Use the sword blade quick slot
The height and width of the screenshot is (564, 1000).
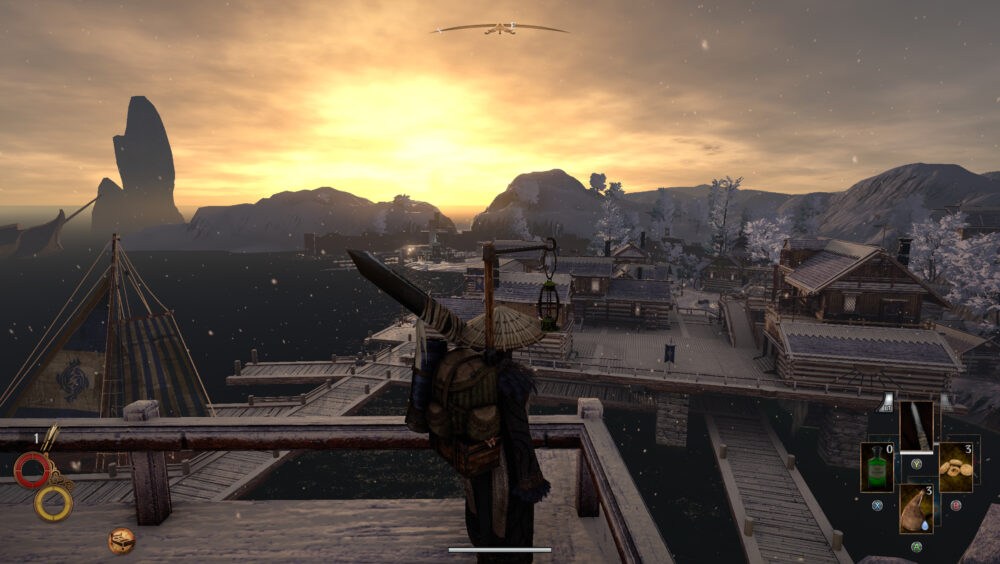916,426
